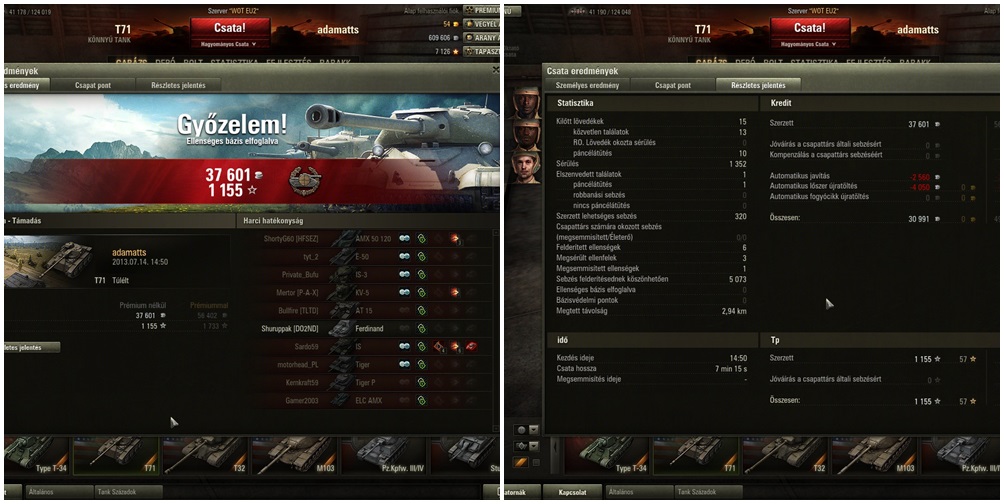This screenshot has height=504, width=1004.
Task: Select motorhead_PL's Tiger row
Action: tap(365, 364)
